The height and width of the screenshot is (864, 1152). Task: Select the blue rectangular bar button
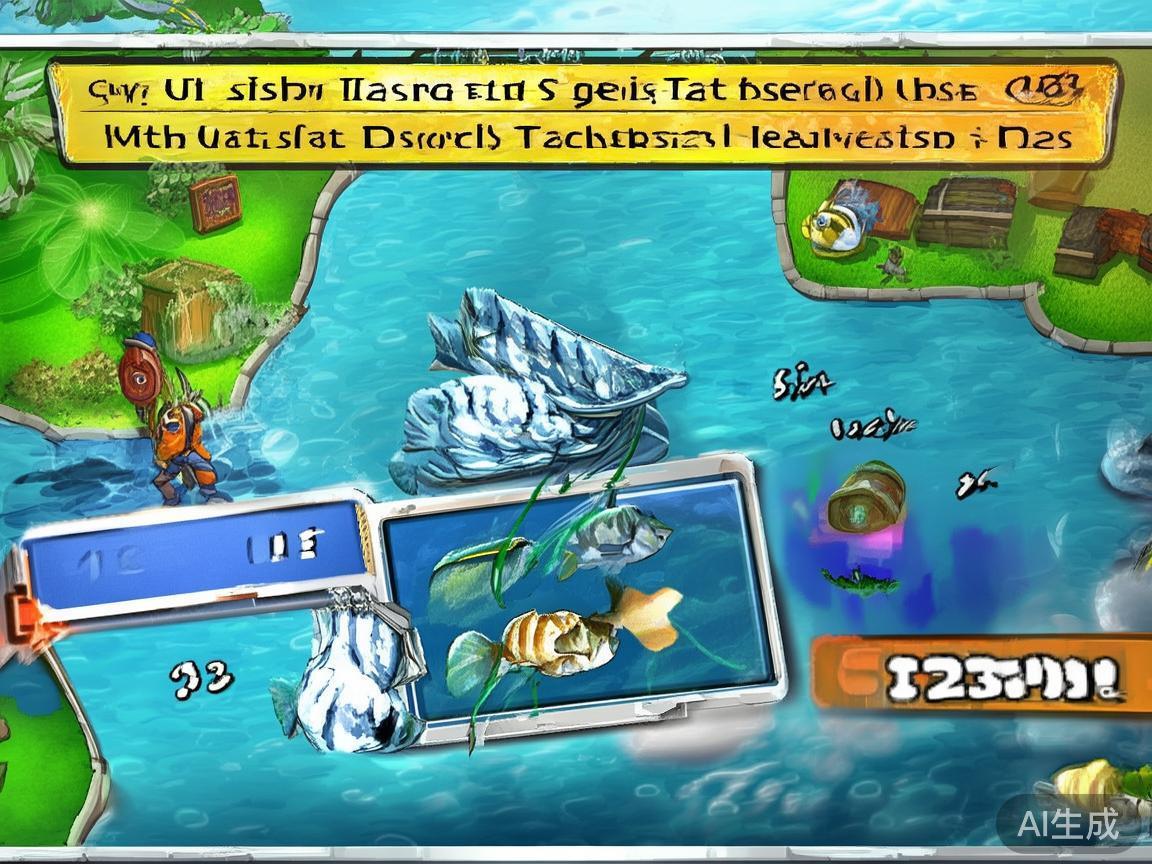coord(193,554)
